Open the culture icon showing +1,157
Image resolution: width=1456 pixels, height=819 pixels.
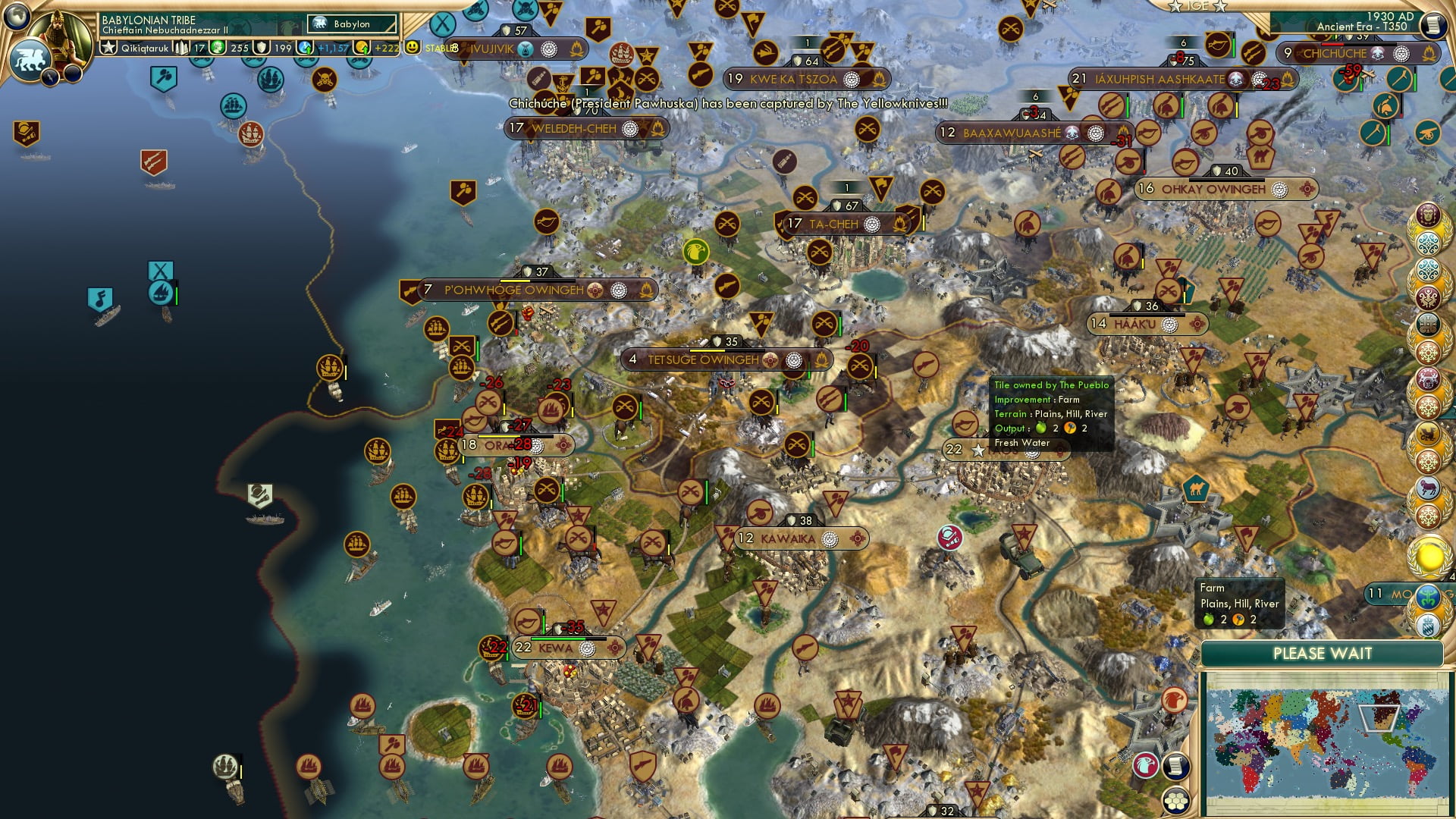tap(304, 47)
